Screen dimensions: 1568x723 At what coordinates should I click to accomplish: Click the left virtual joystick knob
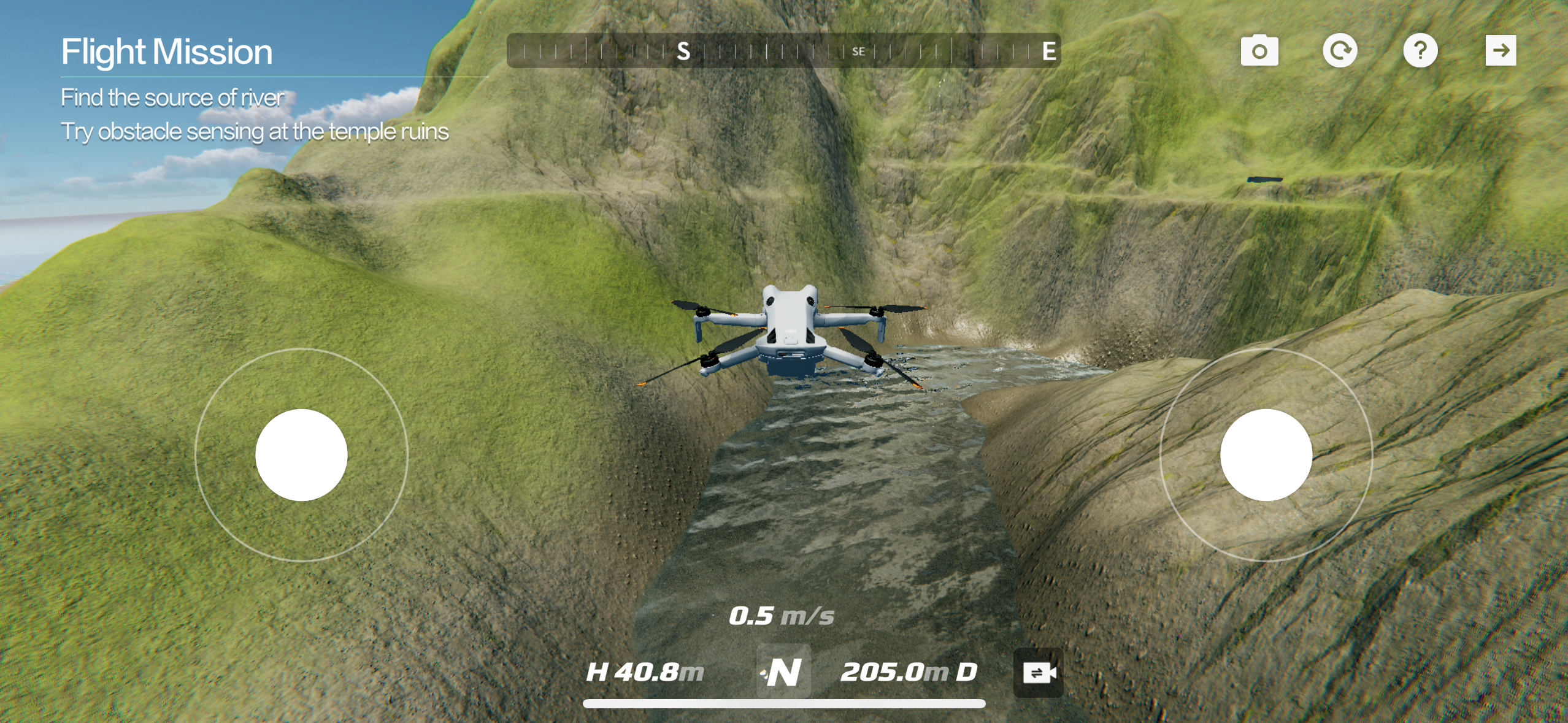coord(301,455)
